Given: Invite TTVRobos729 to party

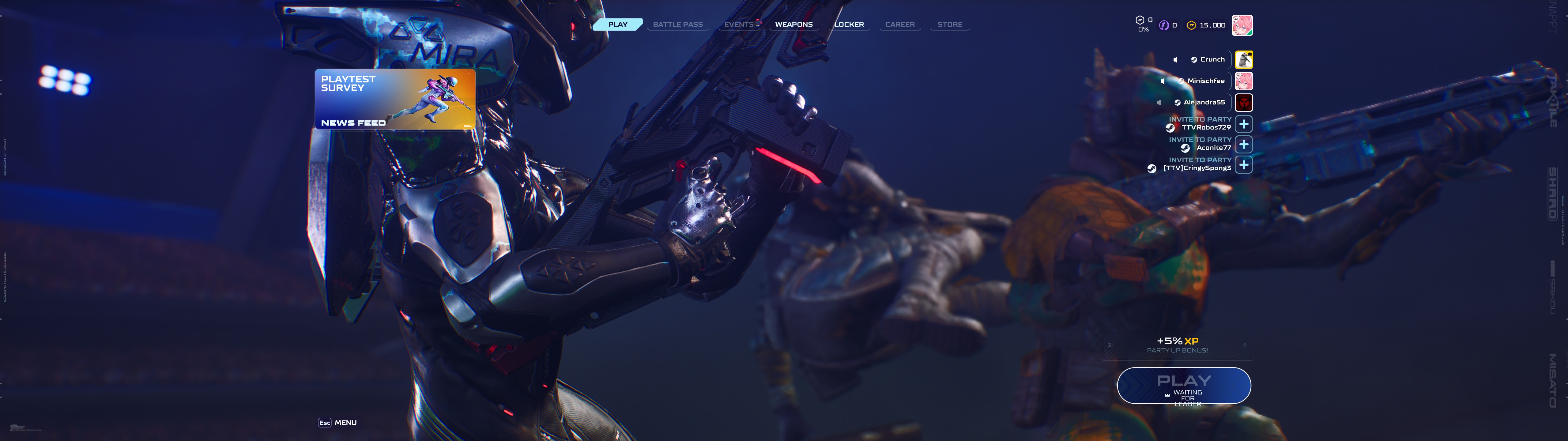Looking at the screenshot, I should click(1244, 124).
